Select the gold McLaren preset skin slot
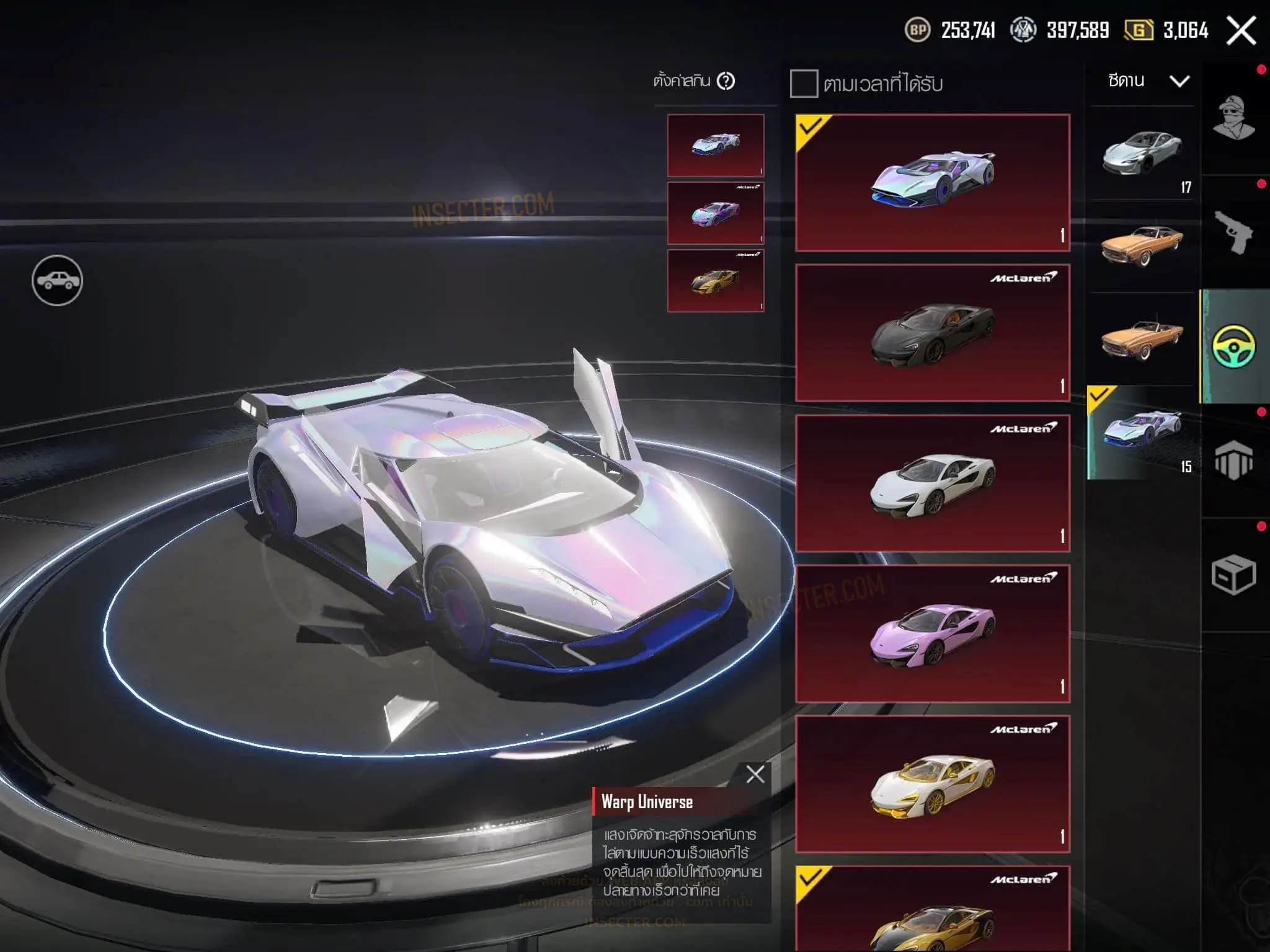The height and width of the screenshot is (952, 1270). 716,281
